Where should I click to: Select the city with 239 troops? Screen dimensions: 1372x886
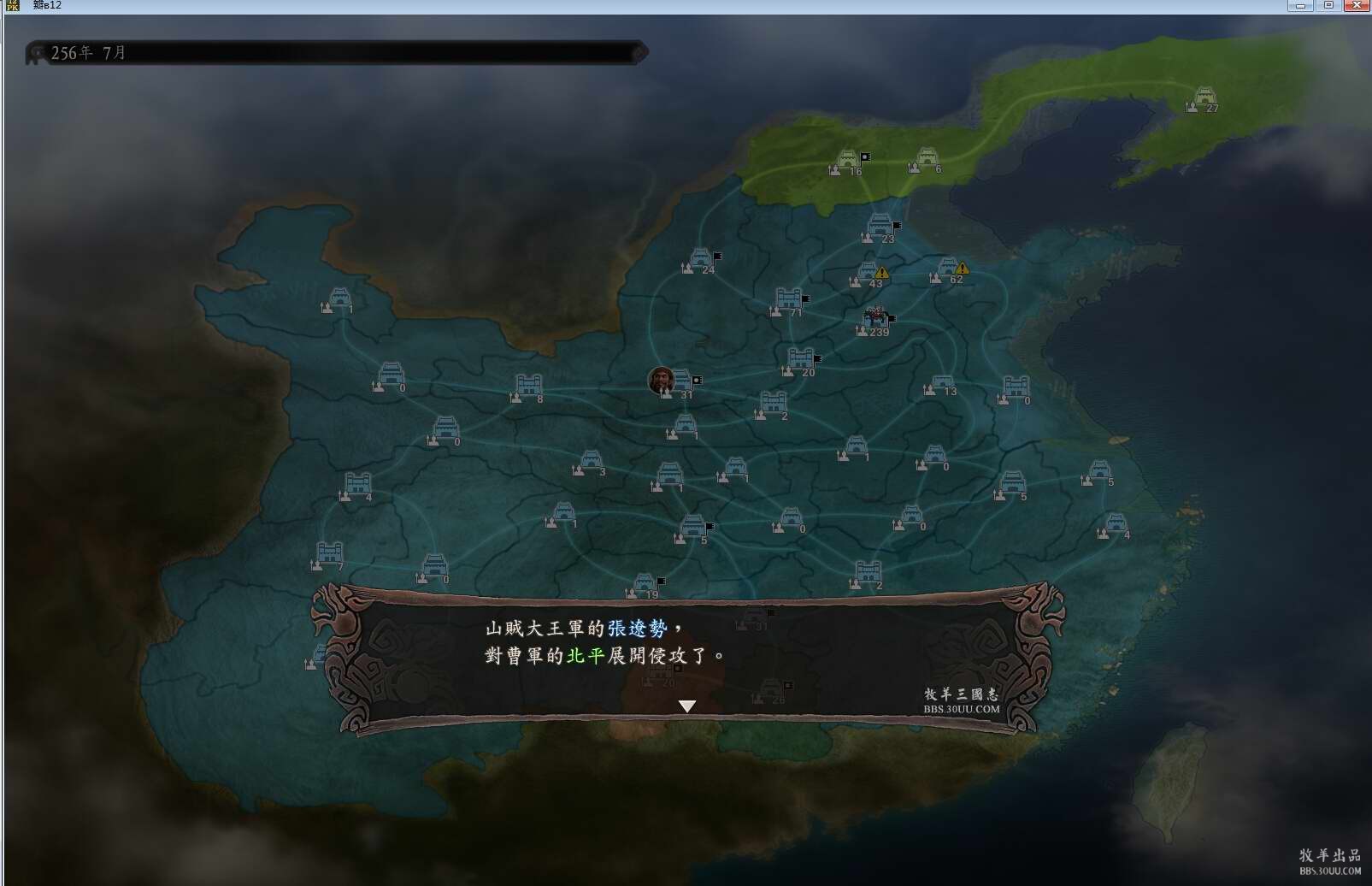[875, 318]
